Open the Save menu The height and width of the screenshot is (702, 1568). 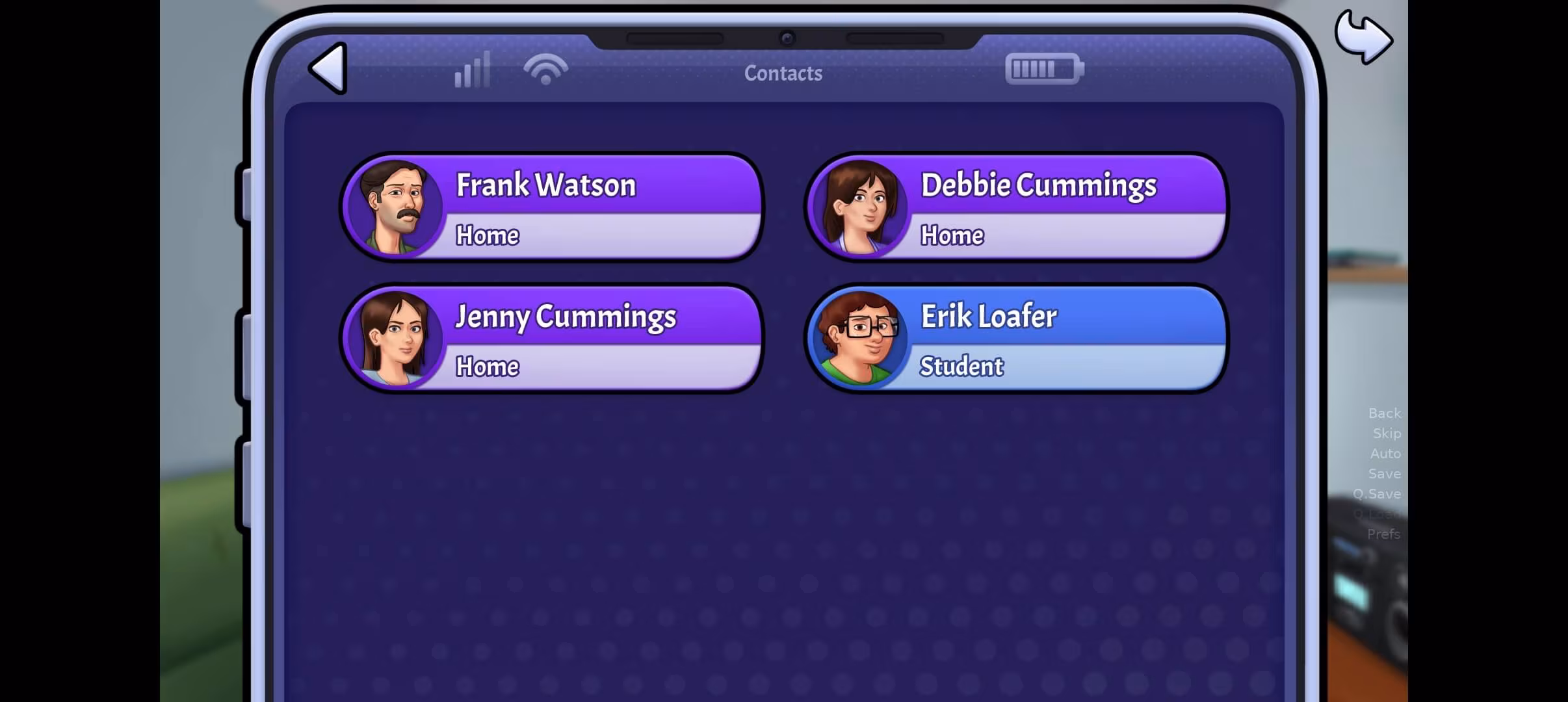(x=1384, y=474)
